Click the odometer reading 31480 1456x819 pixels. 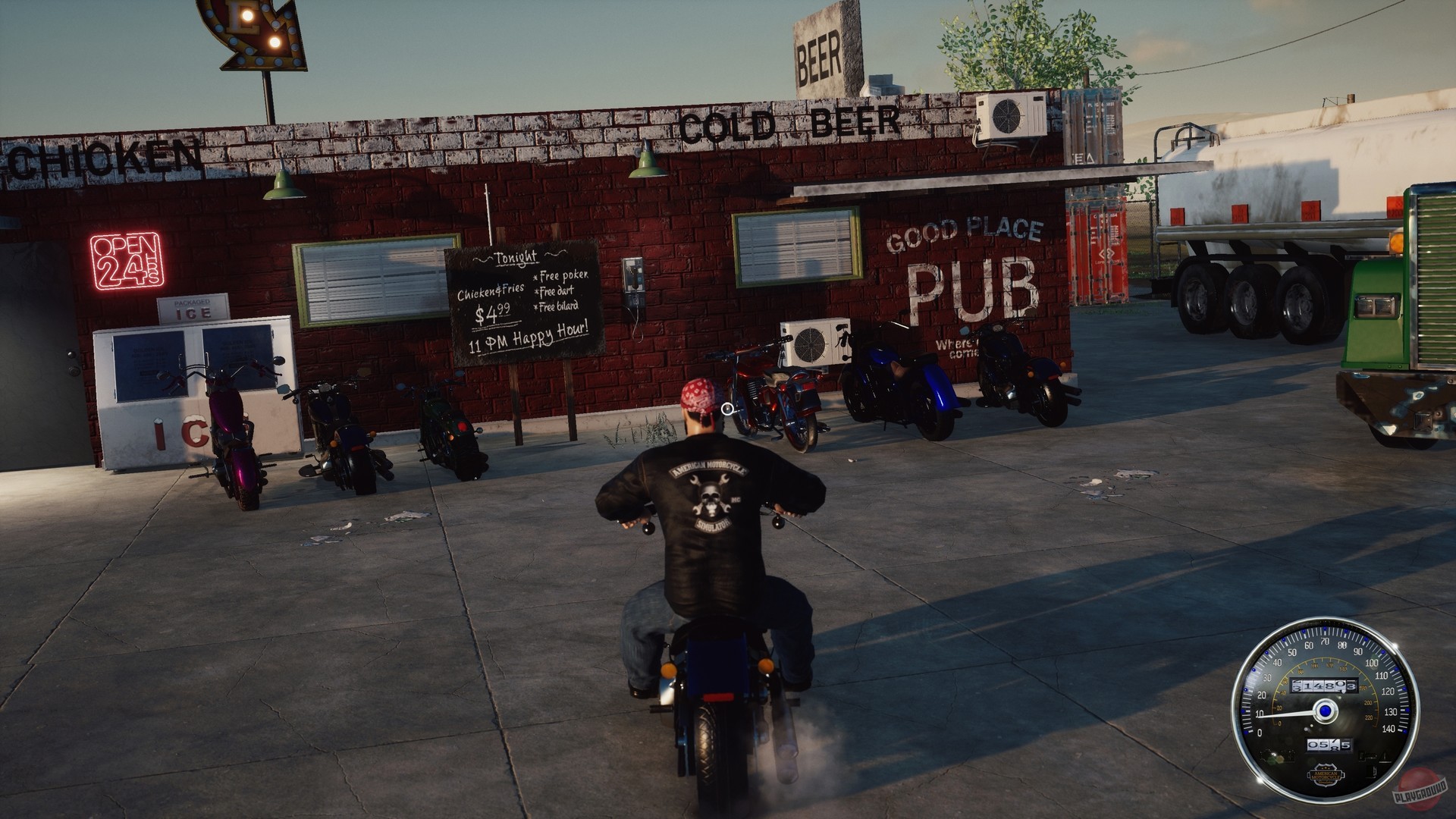tap(1324, 685)
